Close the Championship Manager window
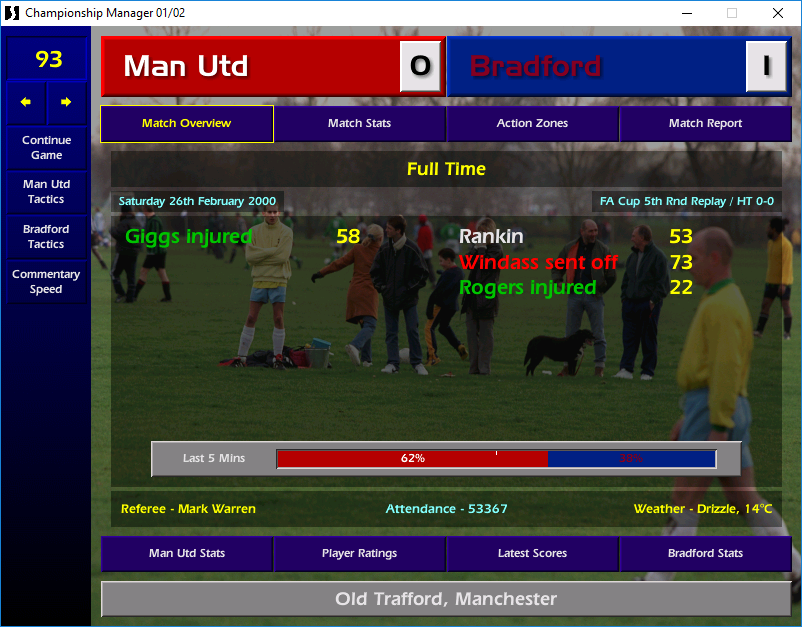The height and width of the screenshot is (627, 802). point(778,13)
